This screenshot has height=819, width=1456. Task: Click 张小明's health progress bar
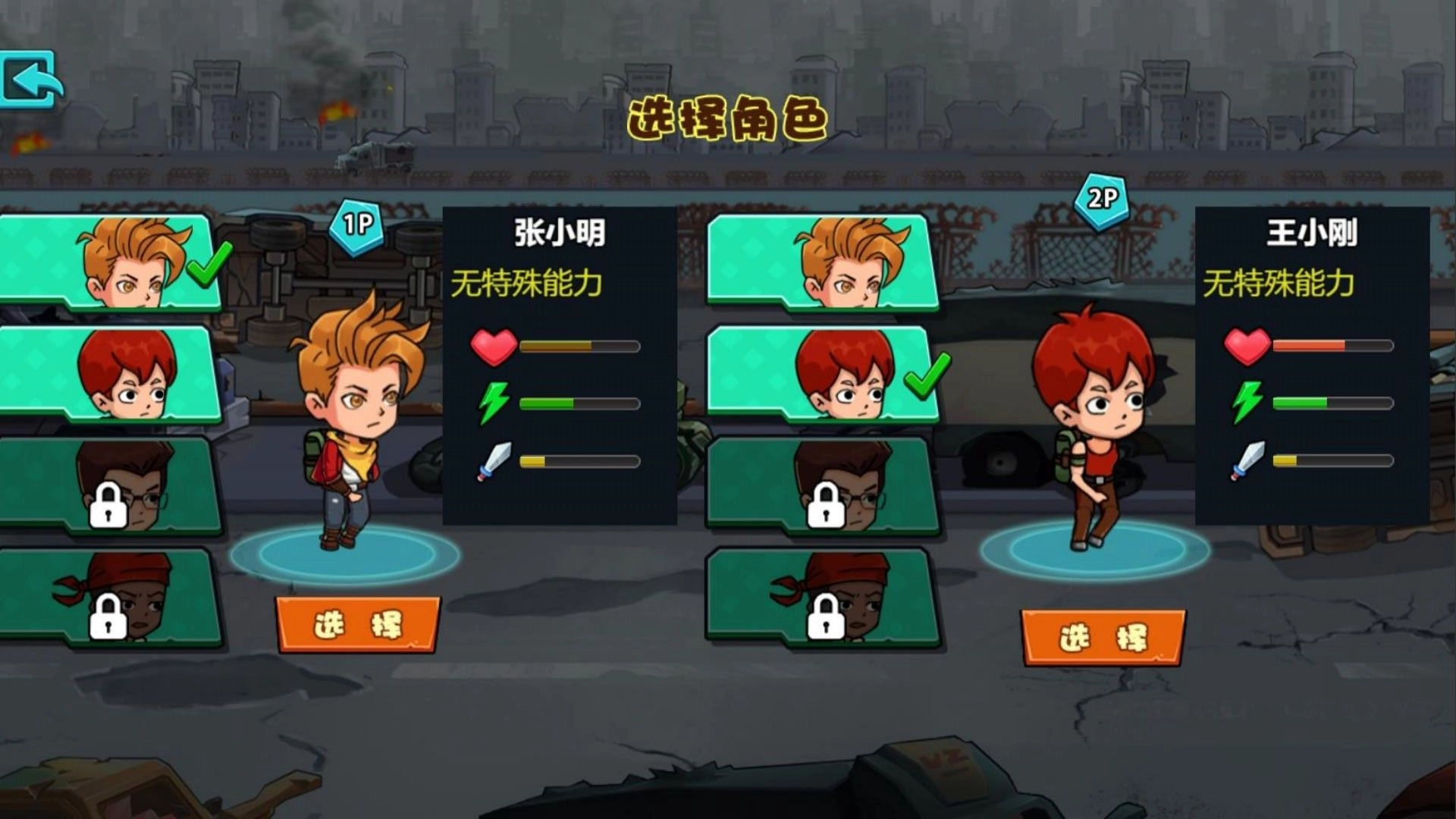point(580,345)
